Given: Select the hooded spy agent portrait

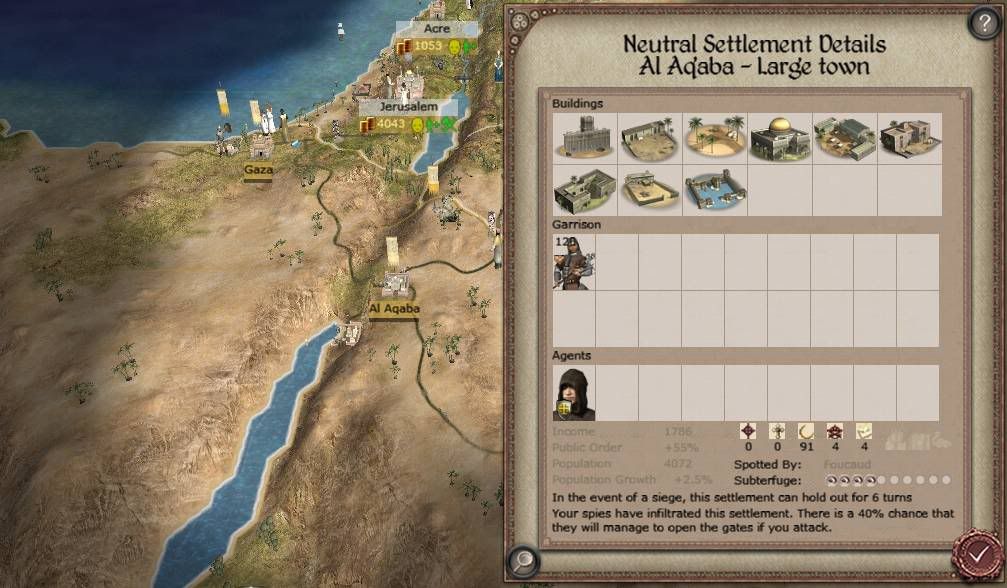Looking at the screenshot, I should (574, 393).
